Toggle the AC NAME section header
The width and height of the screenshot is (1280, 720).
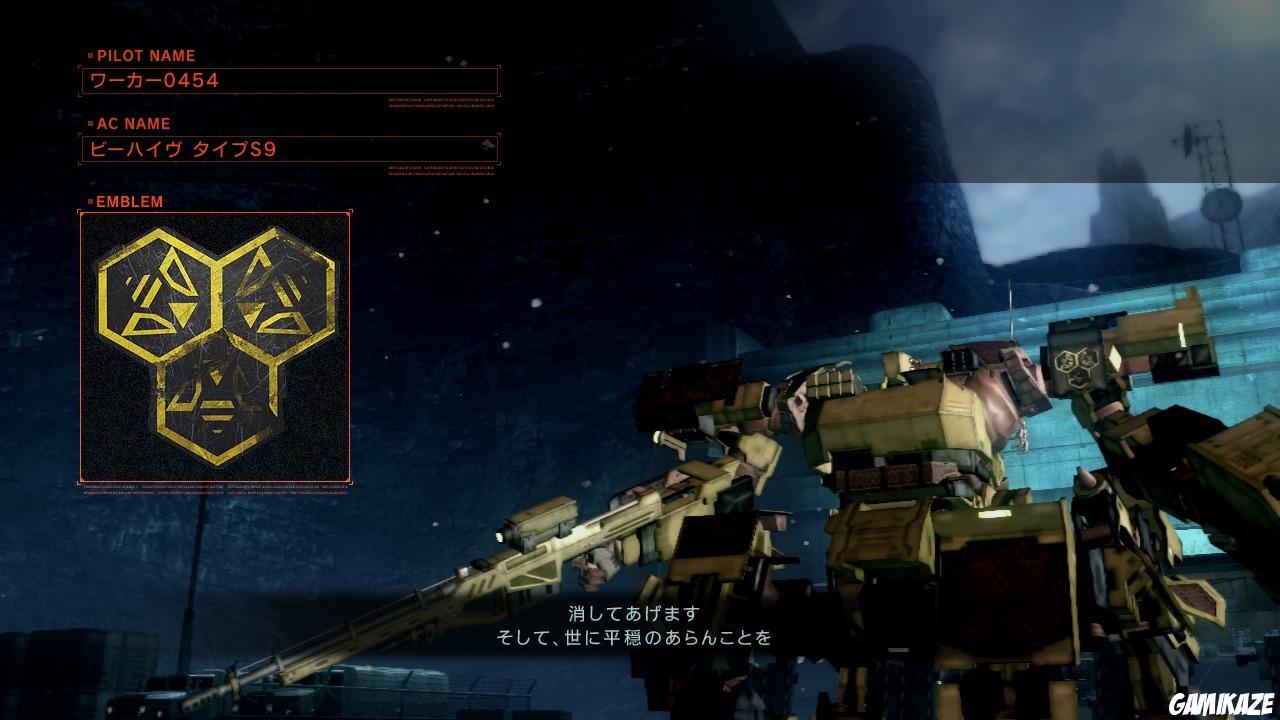tap(135, 124)
